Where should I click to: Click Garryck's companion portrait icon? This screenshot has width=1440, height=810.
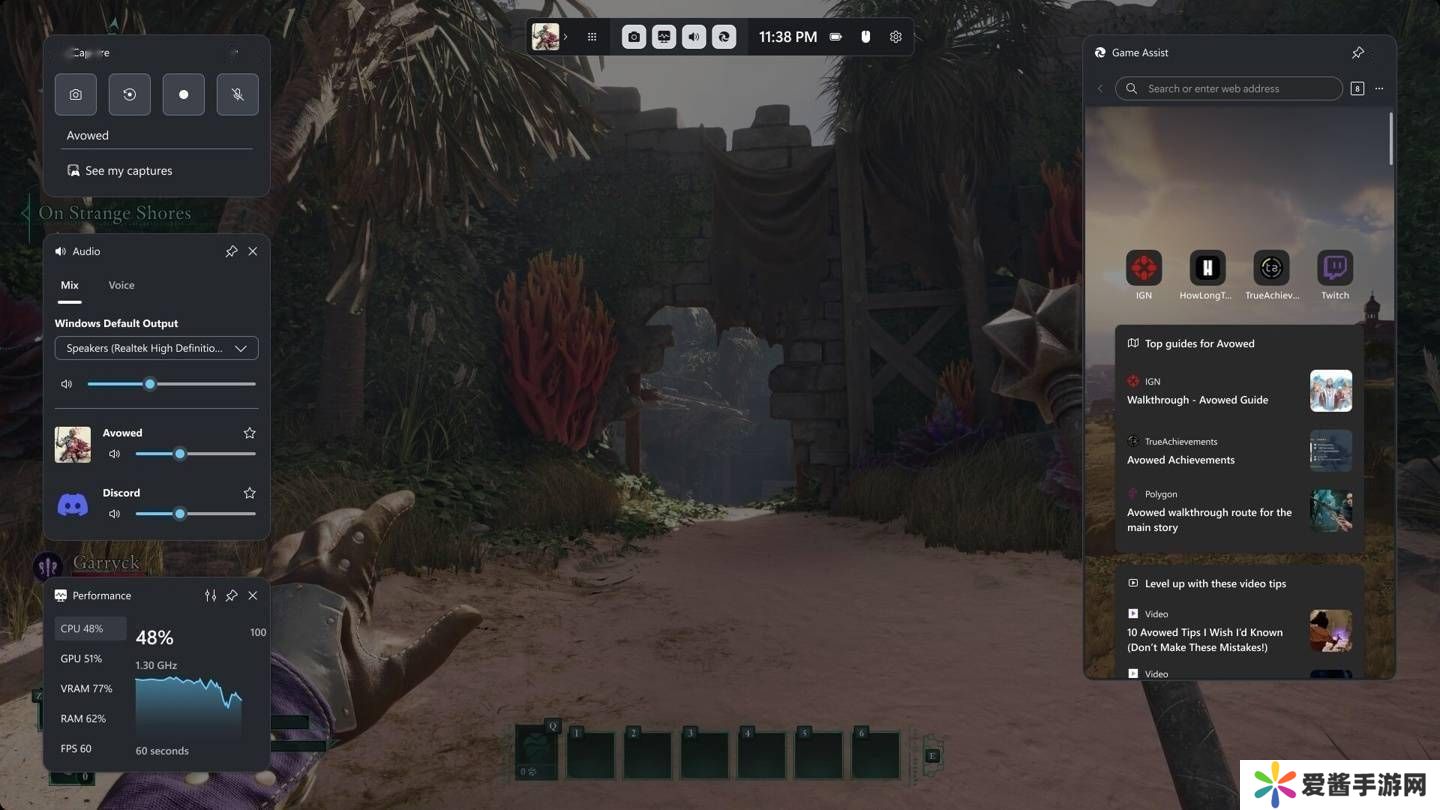tap(47, 566)
